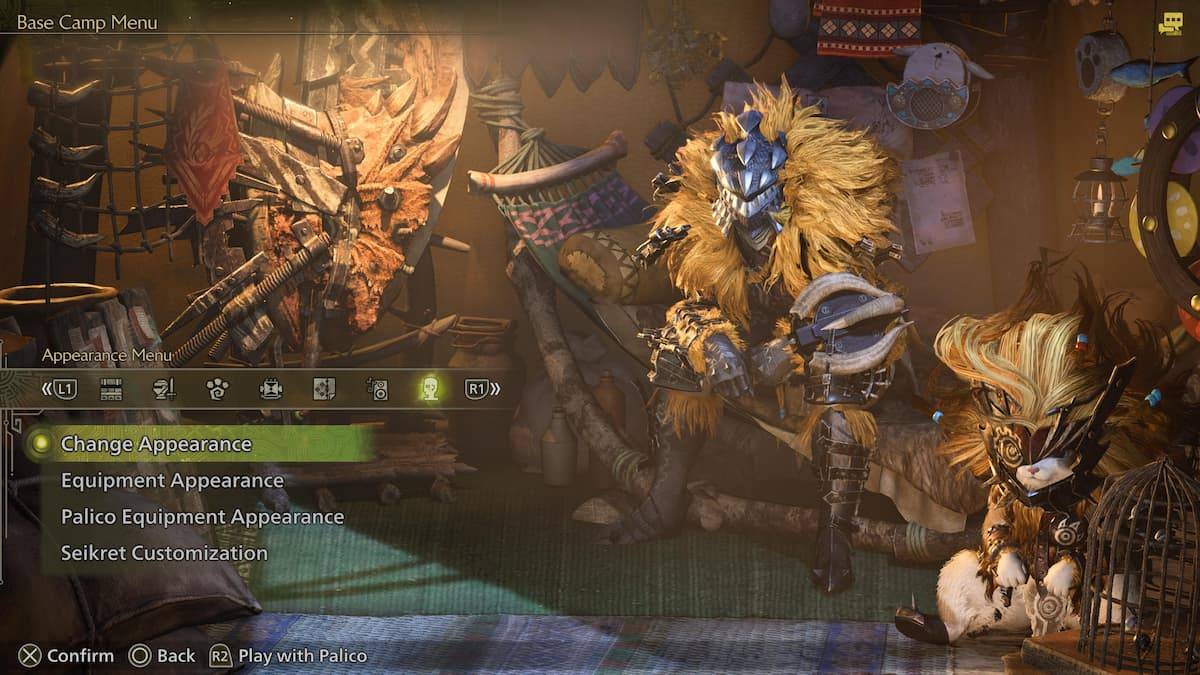
Task: Select the armored figure tab icon
Action: coord(270,389)
